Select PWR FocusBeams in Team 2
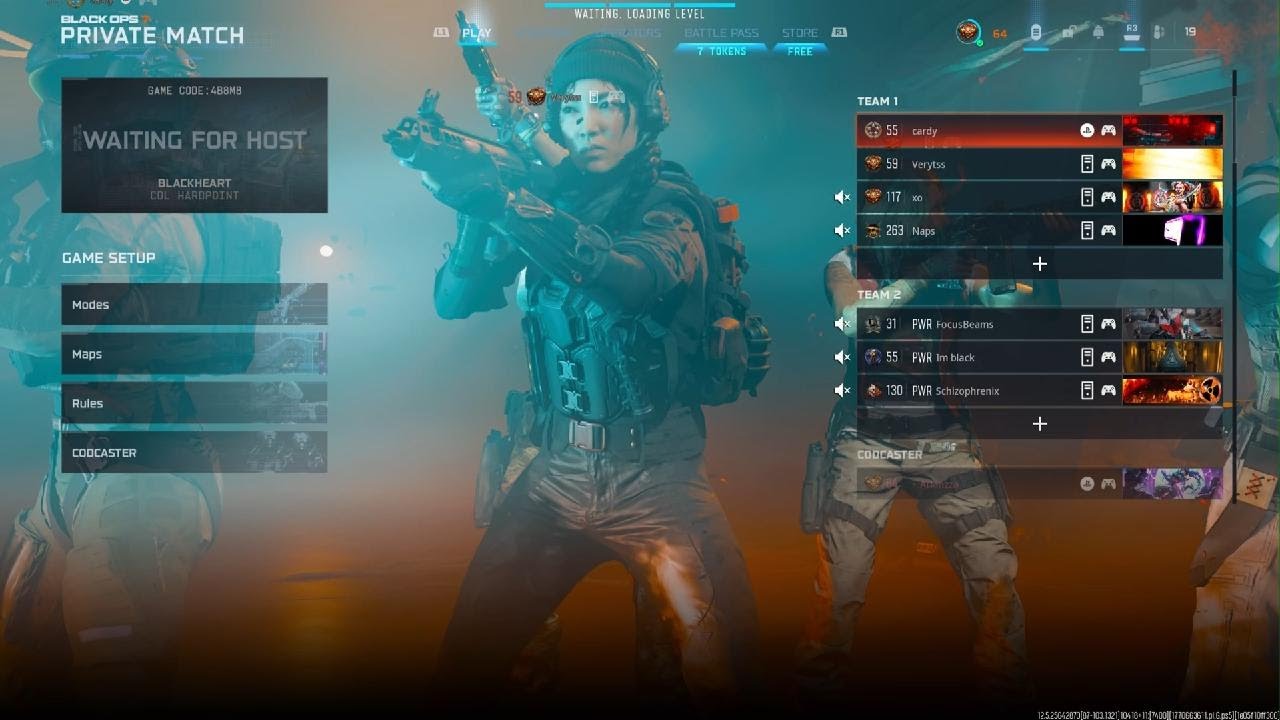1280x720 pixels. (x=980, y=324)
